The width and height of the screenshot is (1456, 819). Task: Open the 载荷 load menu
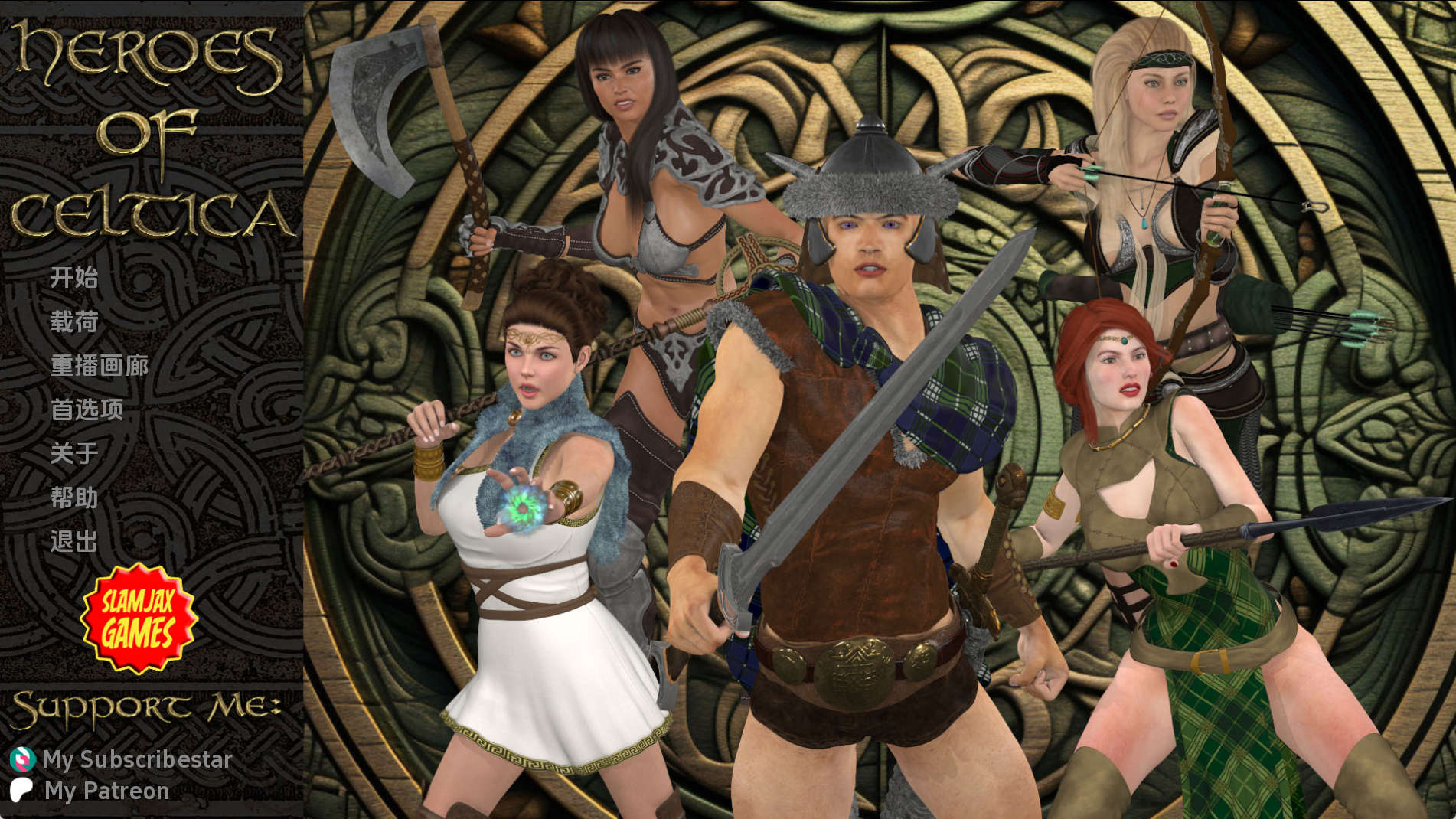pyautogui.click(x=74, y=321)
